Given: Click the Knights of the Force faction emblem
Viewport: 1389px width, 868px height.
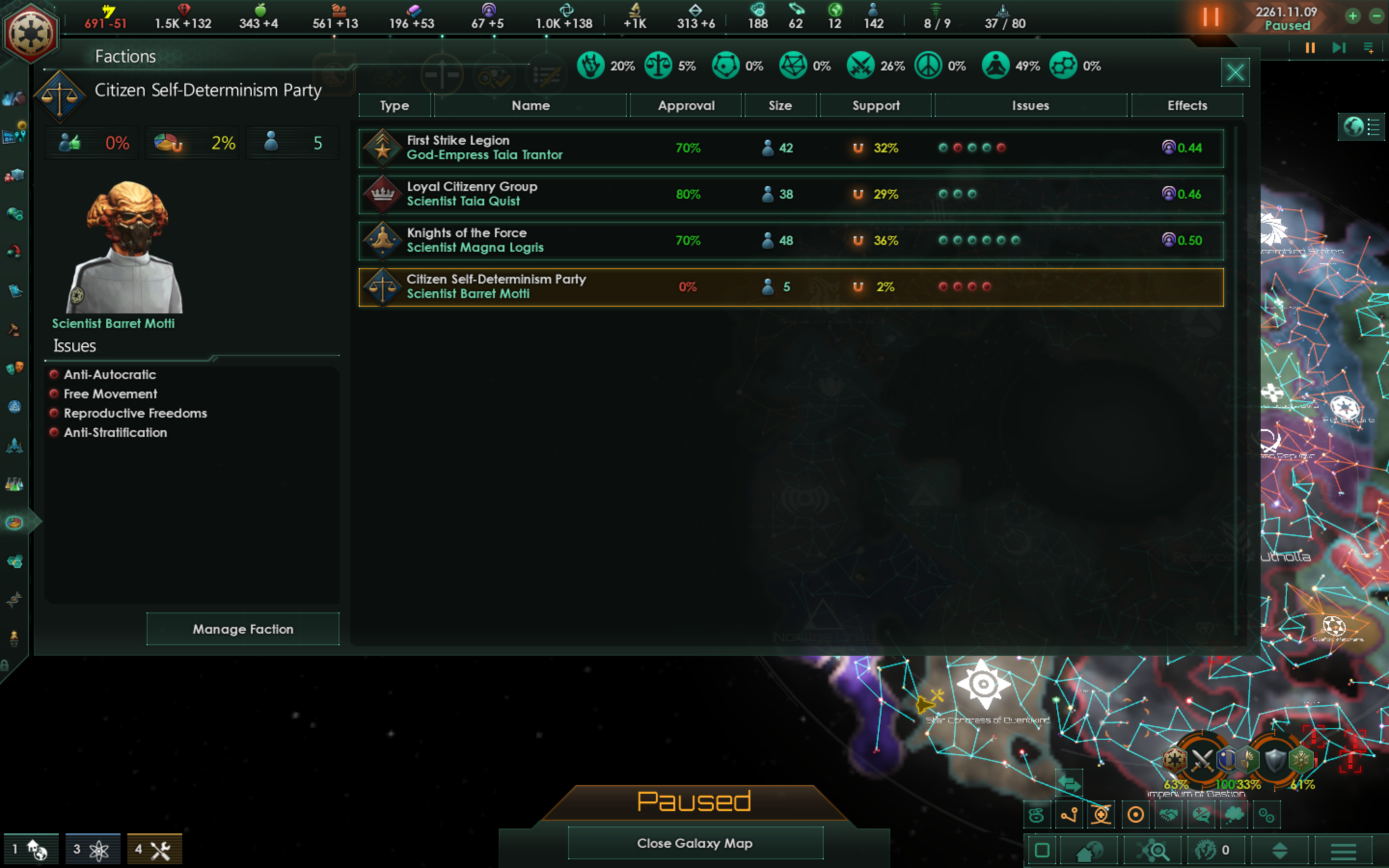Looking at the screenshot, I should point(383,240).
